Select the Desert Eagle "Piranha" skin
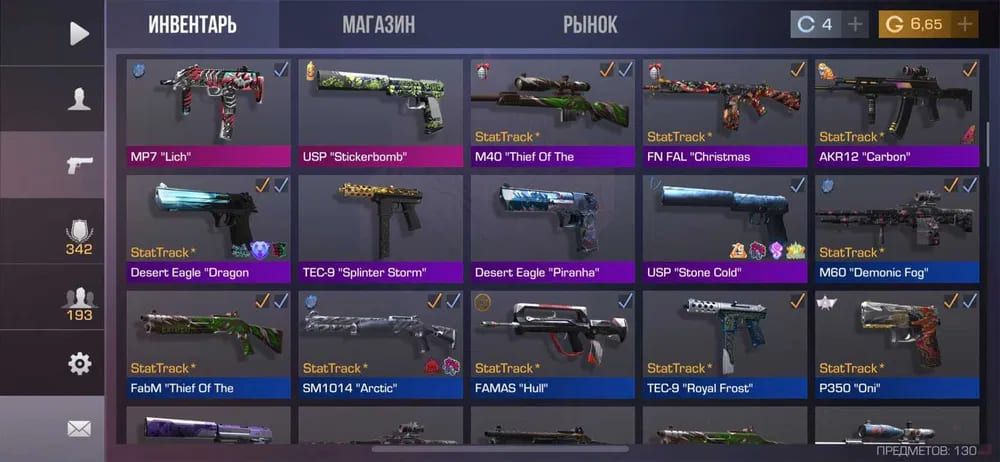 click(552, 228)
